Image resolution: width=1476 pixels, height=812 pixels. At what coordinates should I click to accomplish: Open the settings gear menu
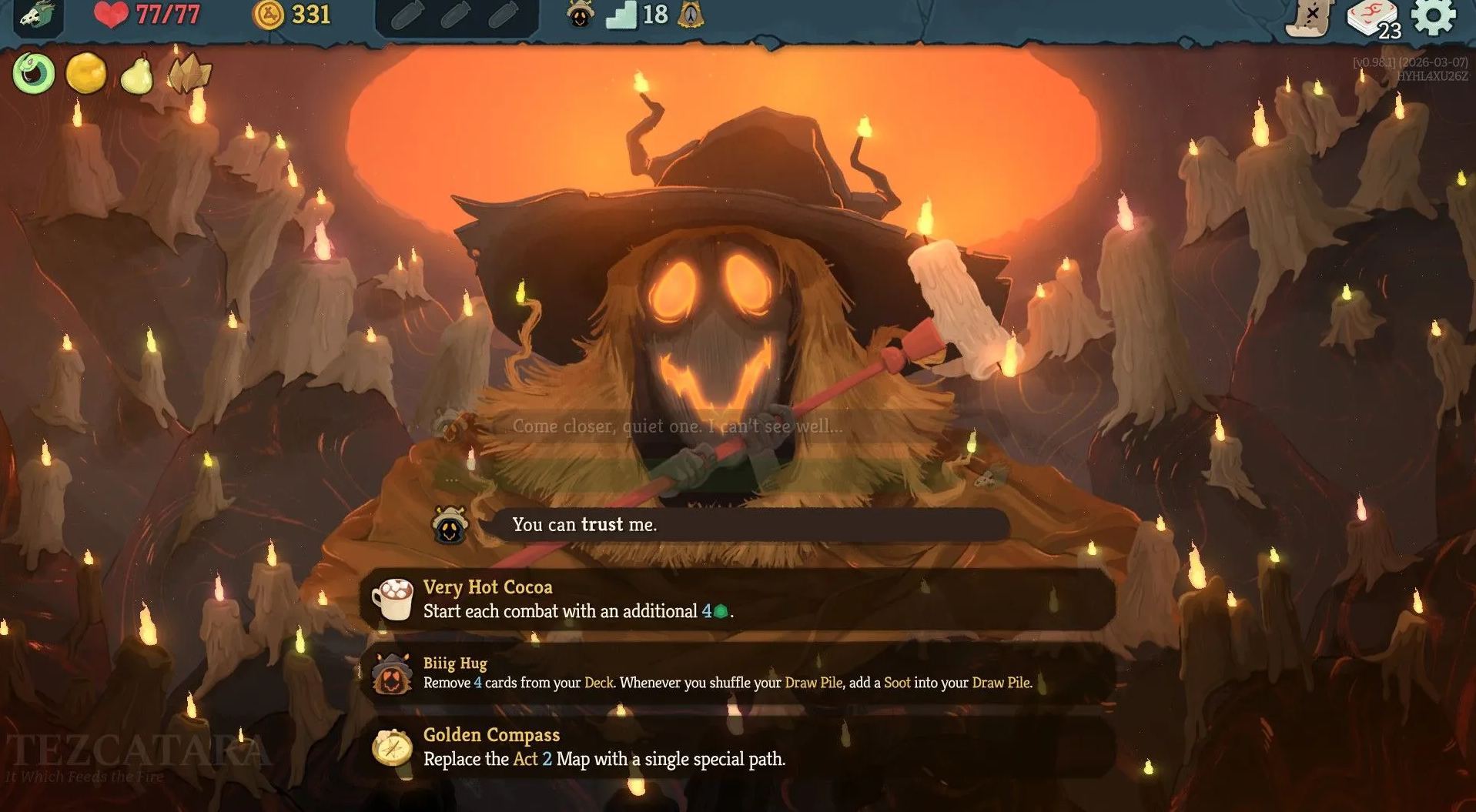(x=1433, y=17)
